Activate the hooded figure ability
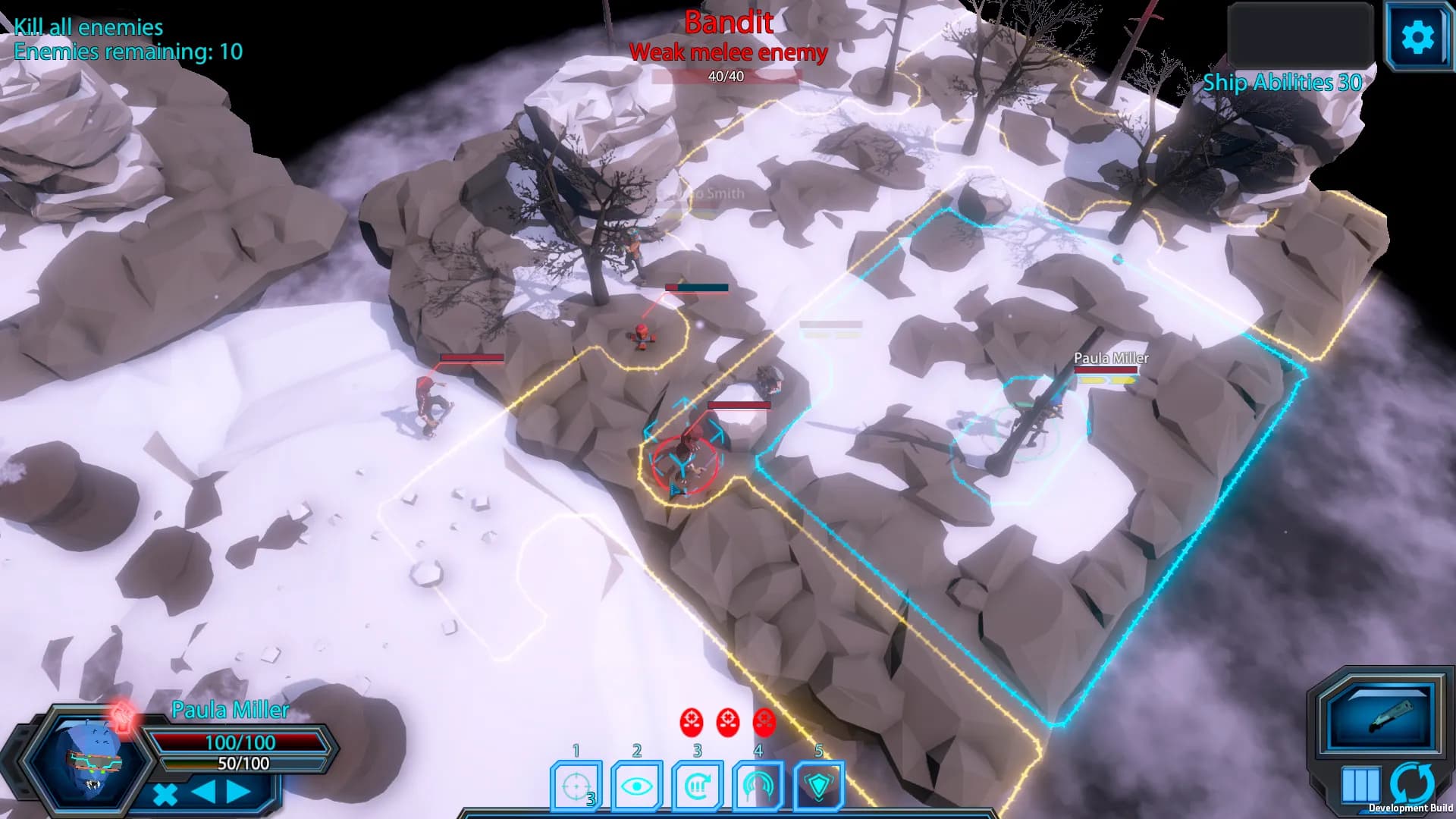This screenshot has height=819, width=1456. 758,786
